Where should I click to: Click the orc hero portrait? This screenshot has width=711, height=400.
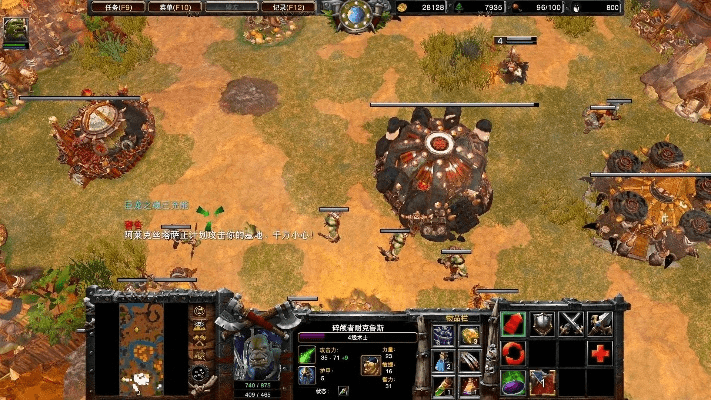point(264,347)
